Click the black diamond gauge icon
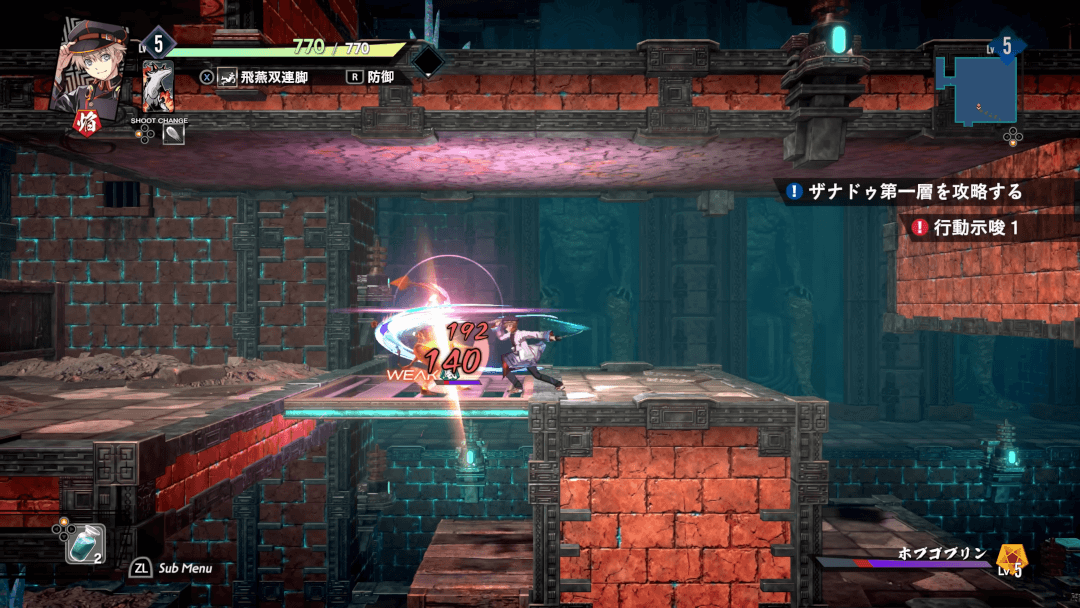 tap(428, 61)
